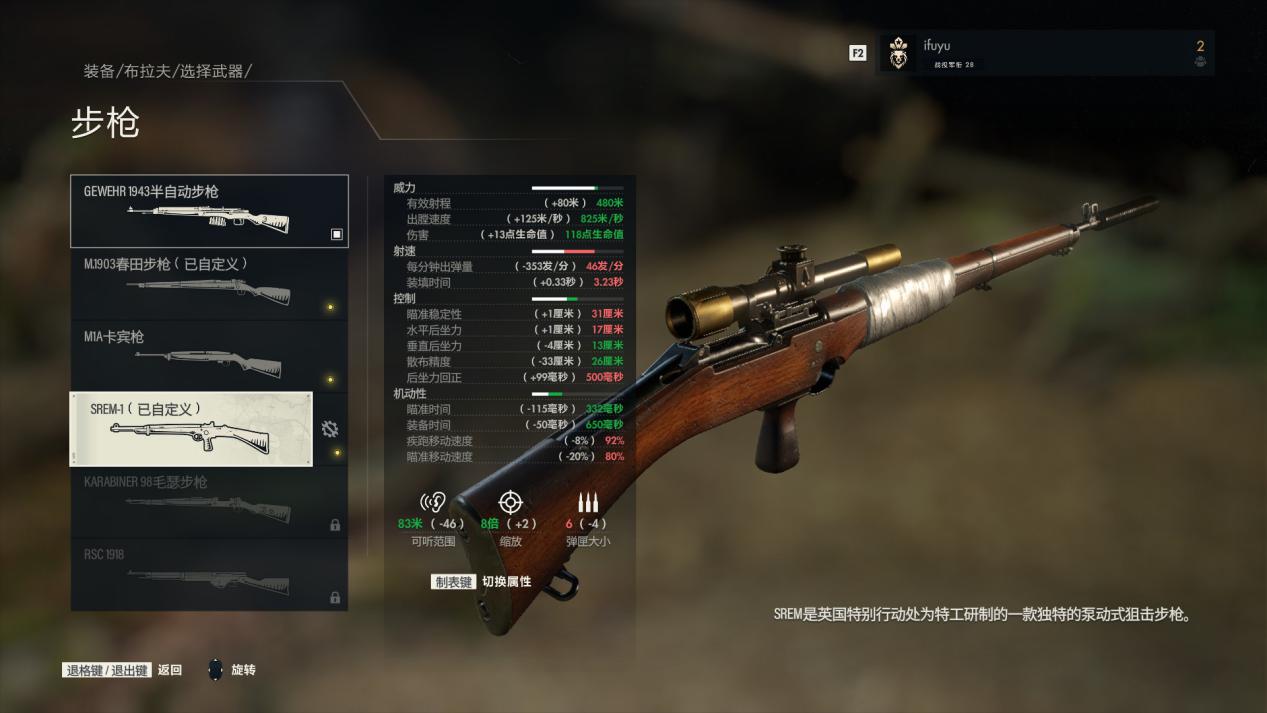Pick the M1A carbine from the list
Screen dimensions: 1267x713
(209, 356)
